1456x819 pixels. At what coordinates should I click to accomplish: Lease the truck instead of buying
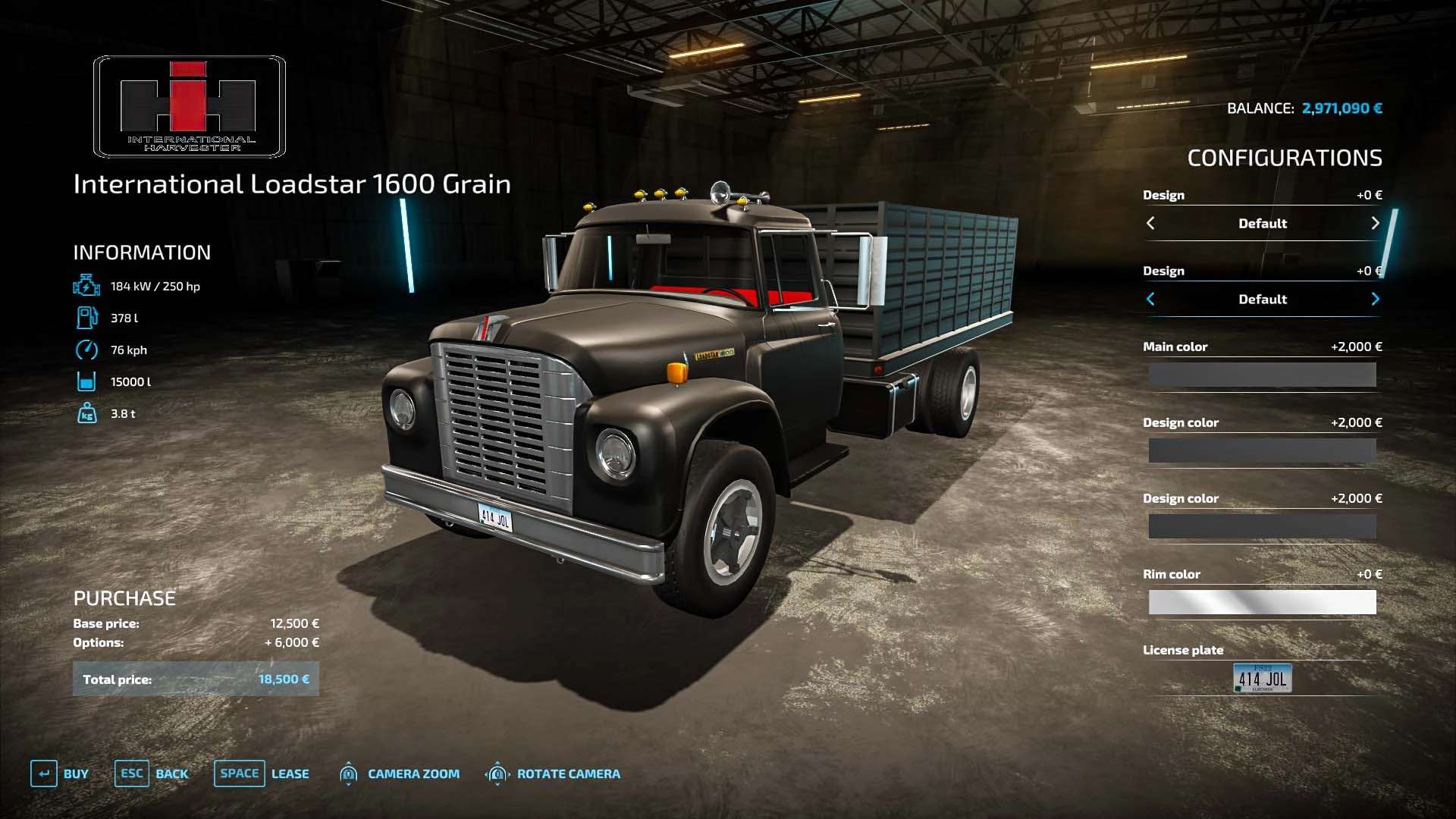262,773
